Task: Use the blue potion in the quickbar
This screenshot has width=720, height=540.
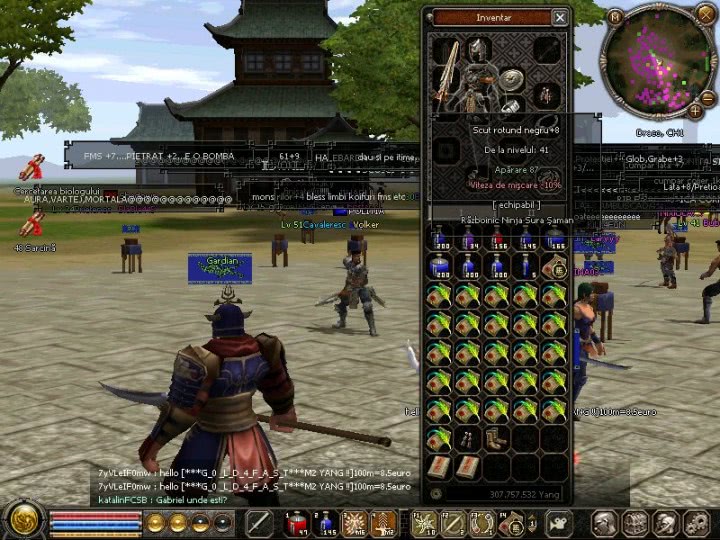Action: (x=325, y=522)
